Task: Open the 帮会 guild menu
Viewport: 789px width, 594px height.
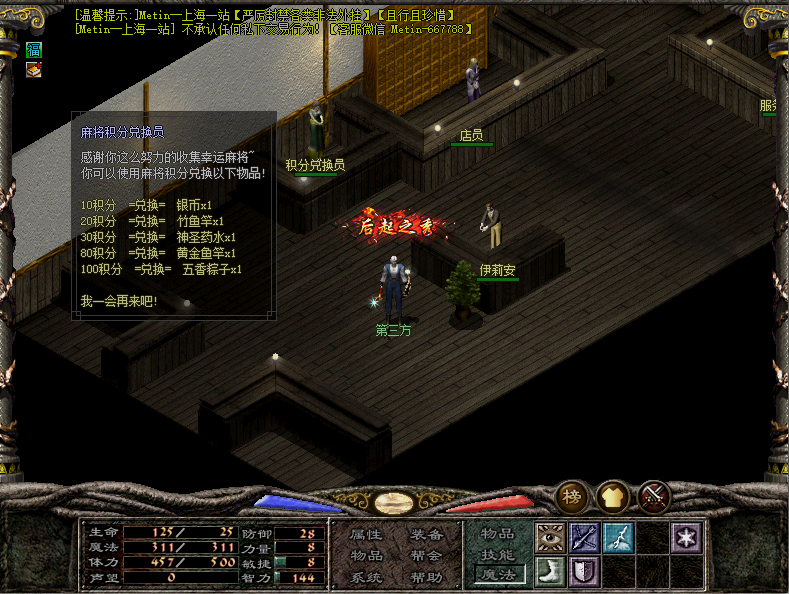Action: point(426,555)
